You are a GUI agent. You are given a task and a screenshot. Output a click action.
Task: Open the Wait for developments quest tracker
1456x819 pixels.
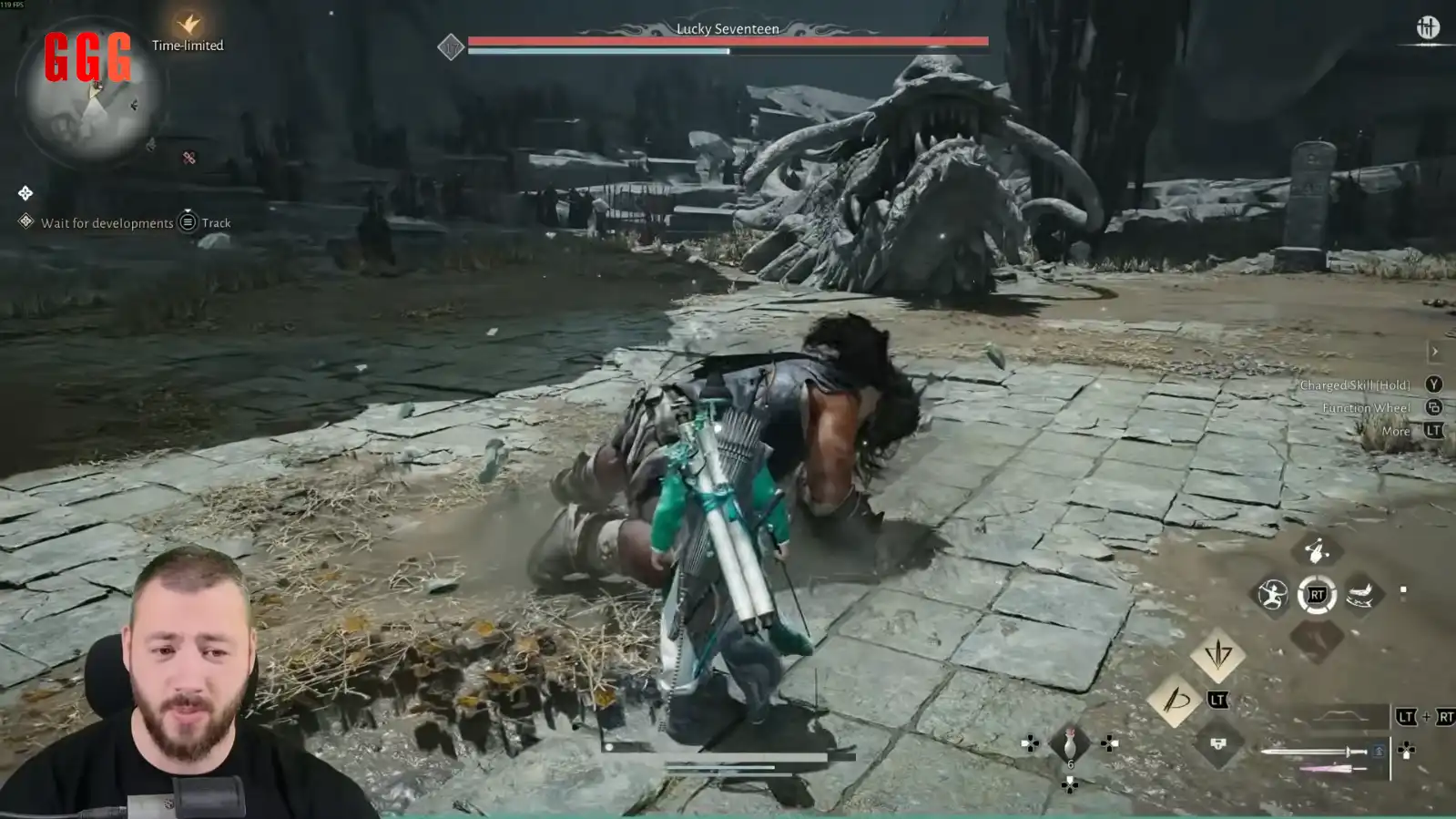click(107, 223)
